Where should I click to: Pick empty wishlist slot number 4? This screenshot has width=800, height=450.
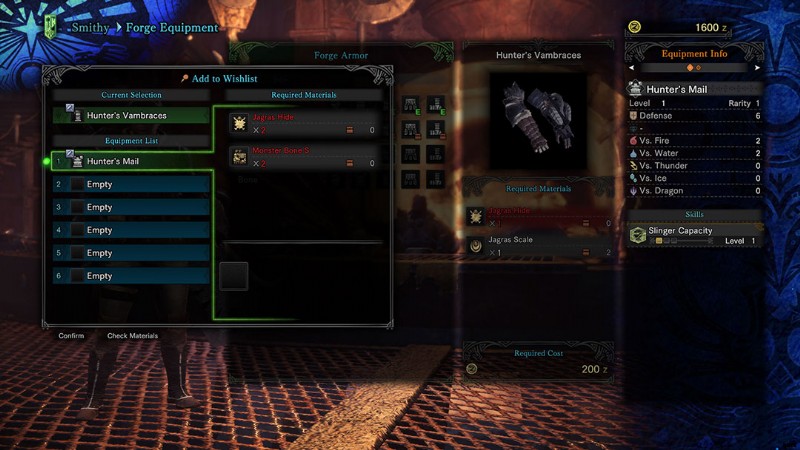point(131,230)
